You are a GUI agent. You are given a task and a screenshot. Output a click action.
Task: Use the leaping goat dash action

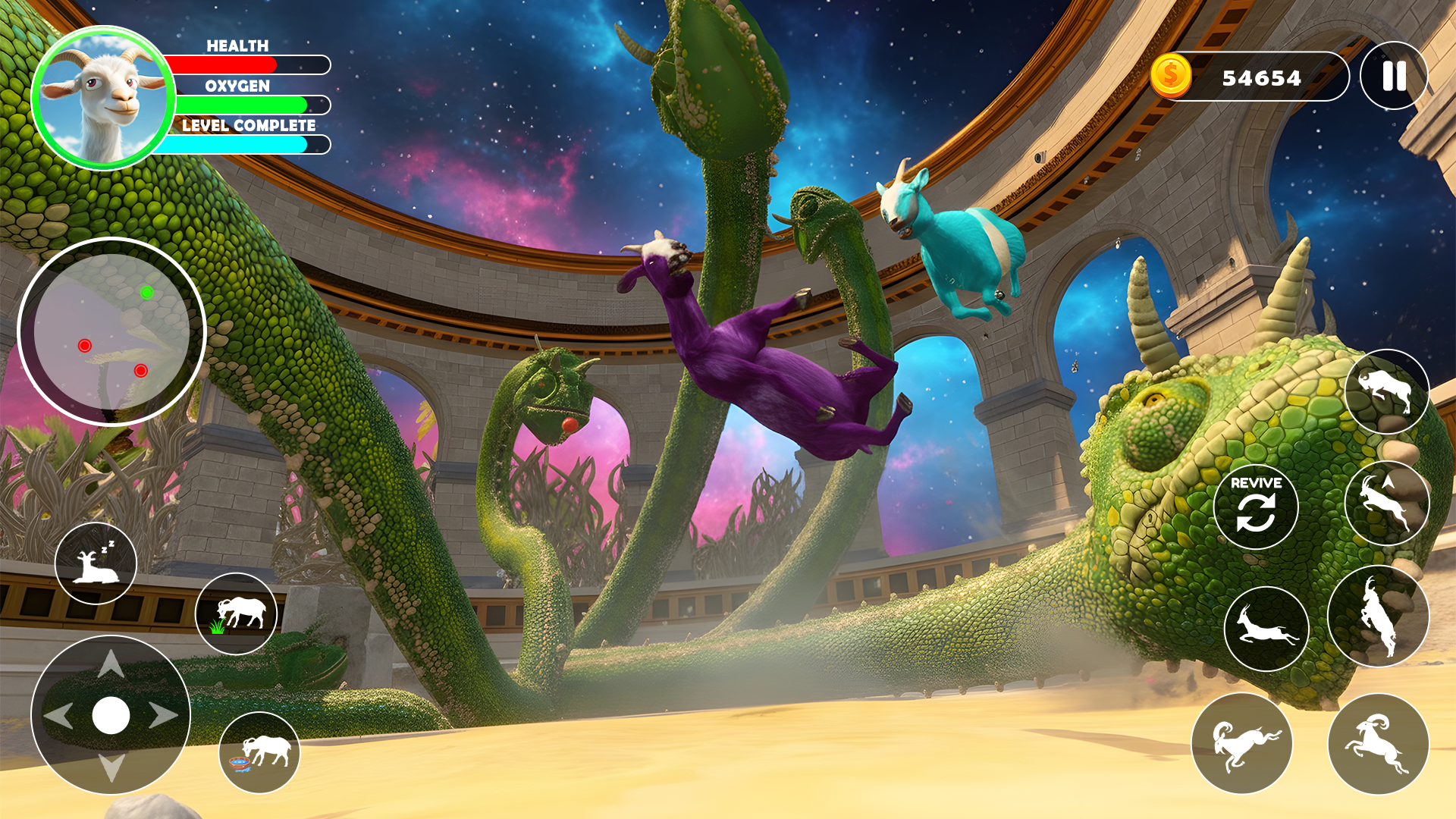coord(1266,629)
